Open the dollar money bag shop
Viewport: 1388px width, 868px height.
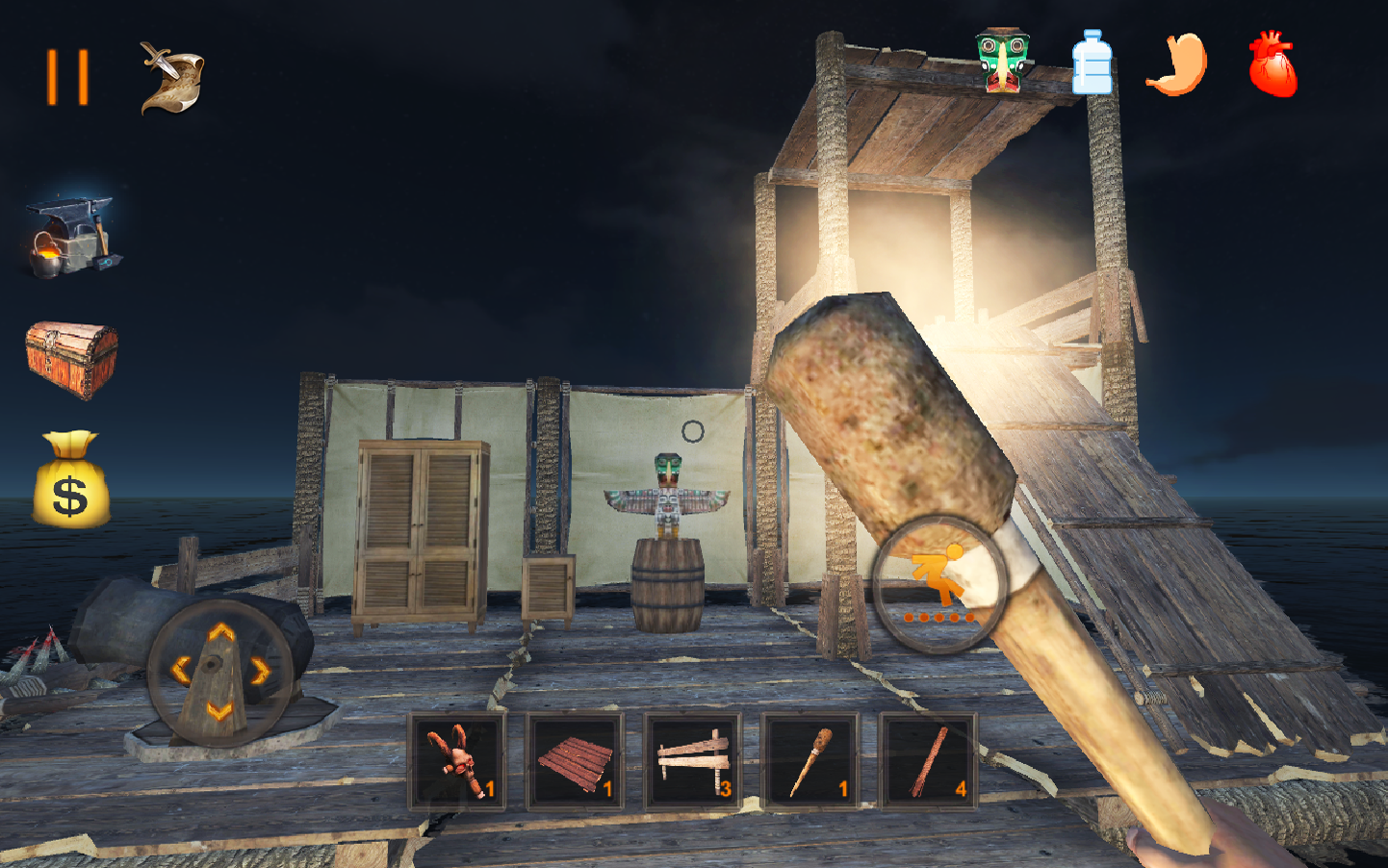pos(71,480)
